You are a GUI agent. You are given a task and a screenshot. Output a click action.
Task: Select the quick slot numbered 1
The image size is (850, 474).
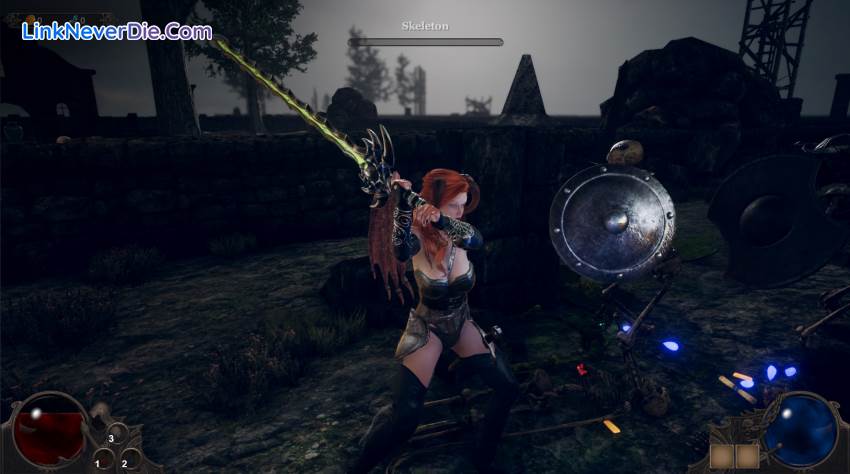[x=103, y=460]
